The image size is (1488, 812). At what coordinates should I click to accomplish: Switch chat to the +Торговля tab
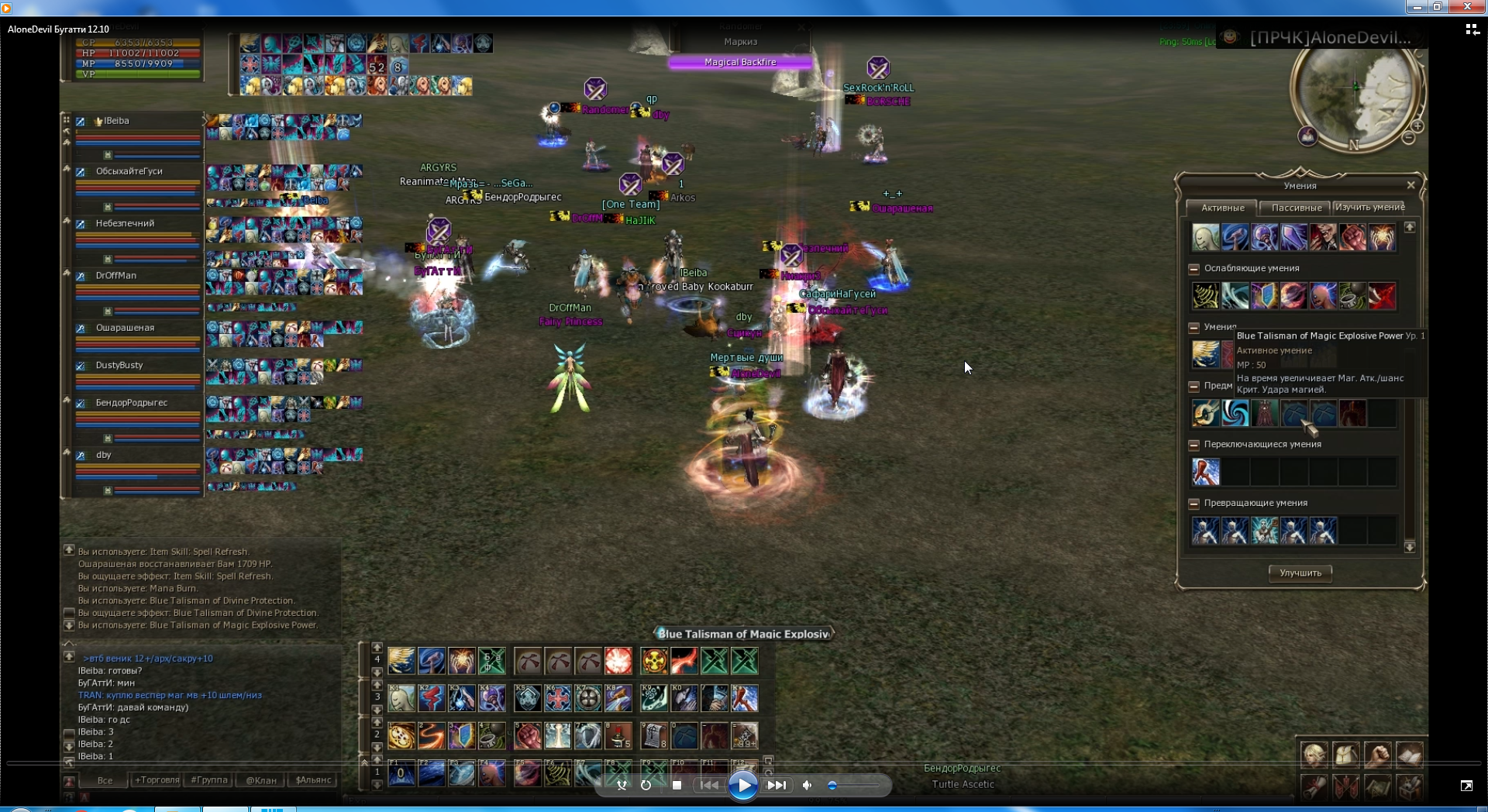(x=157, y=780)
